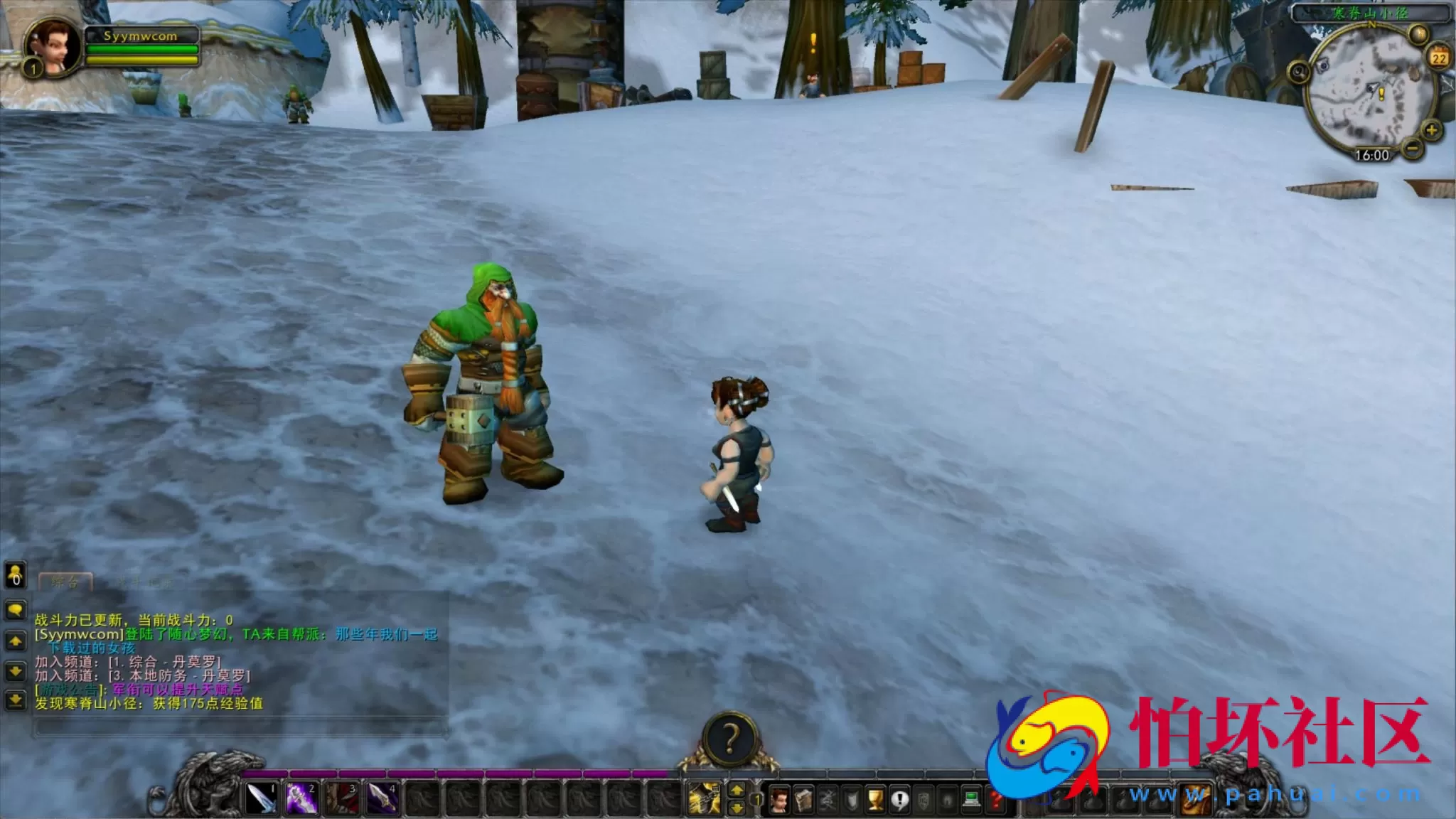
Task: Open the character info portrait icon
Action: tap(780, 800)
